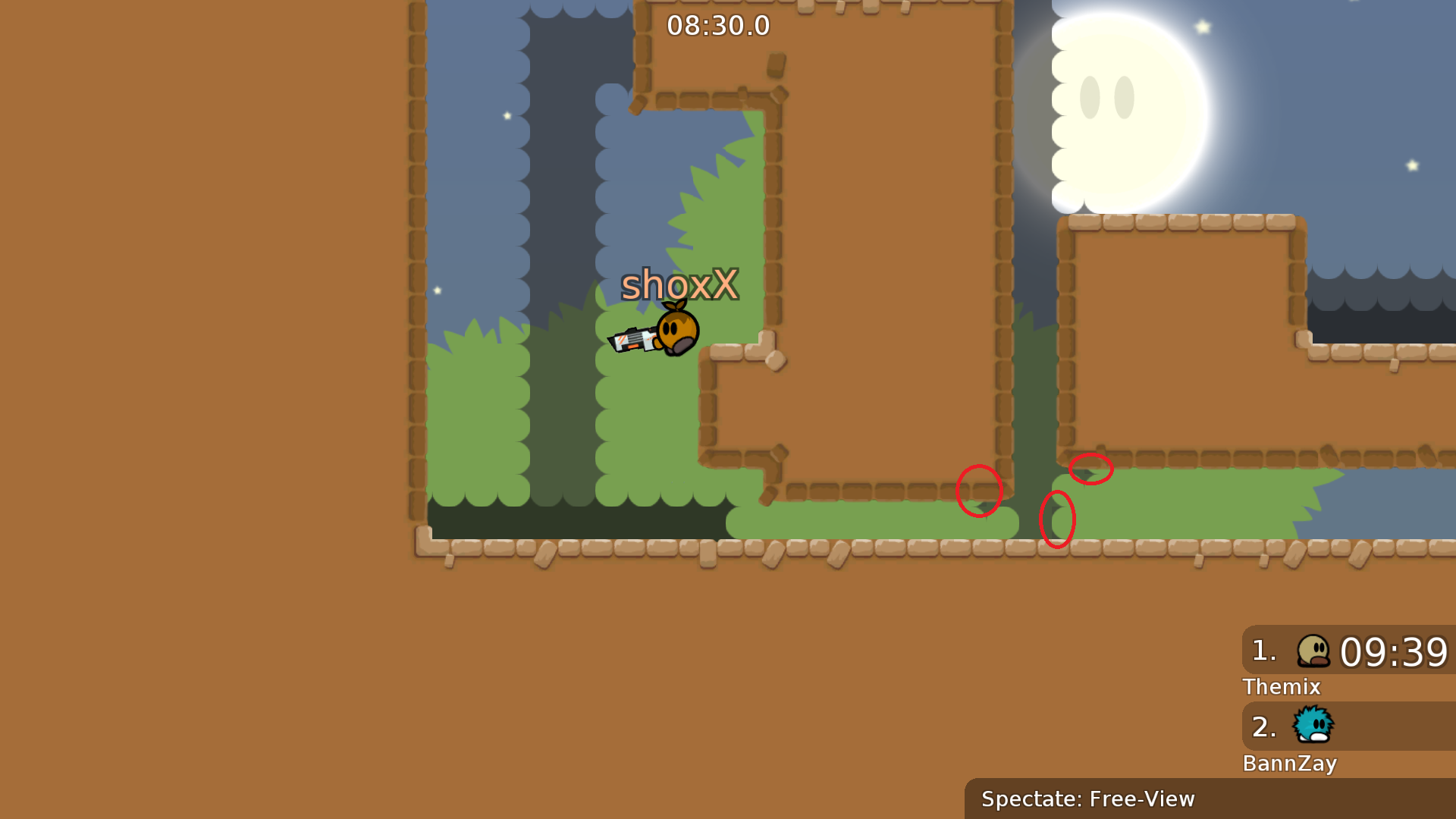Select rank 1 in the leaderboard
This screenshot has width=1456, height=819.
[x=1263, y=651]
